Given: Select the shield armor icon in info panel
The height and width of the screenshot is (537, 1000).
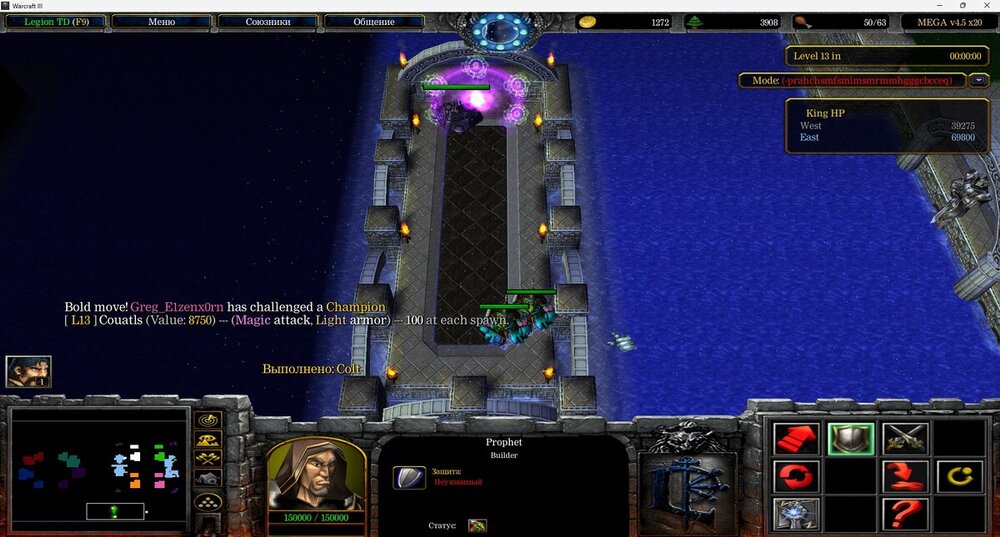Looking at the screenshot, I should (x=408, y=477).
